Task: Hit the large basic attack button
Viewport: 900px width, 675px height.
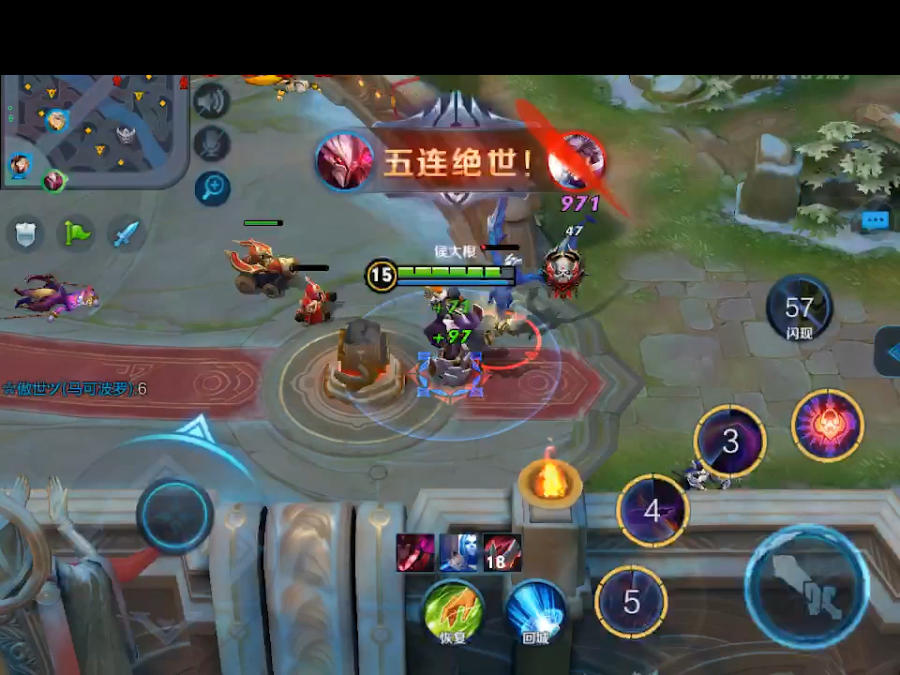Action: [806, 587]
